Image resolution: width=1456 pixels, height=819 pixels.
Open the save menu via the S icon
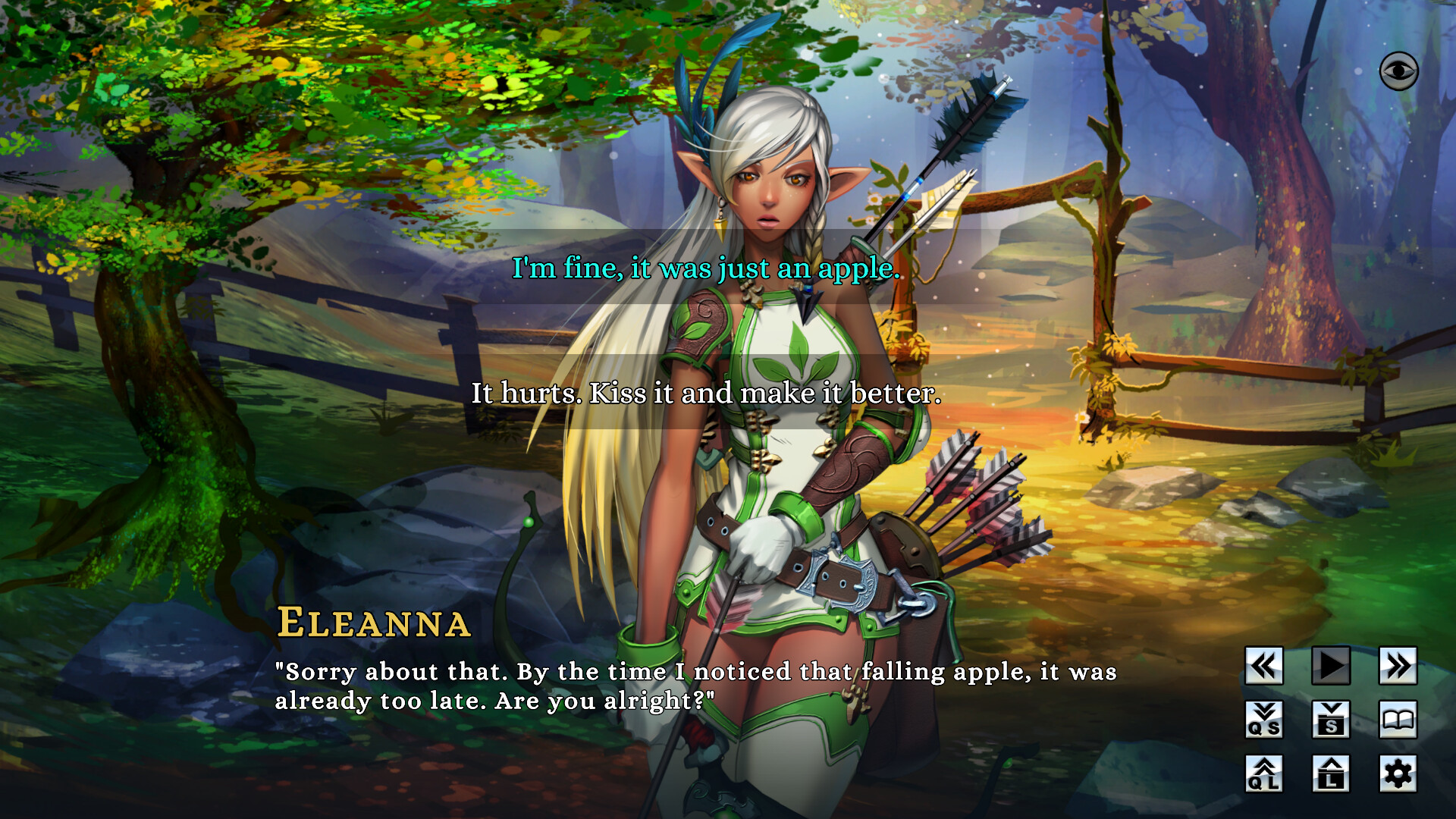(1329, 718)
